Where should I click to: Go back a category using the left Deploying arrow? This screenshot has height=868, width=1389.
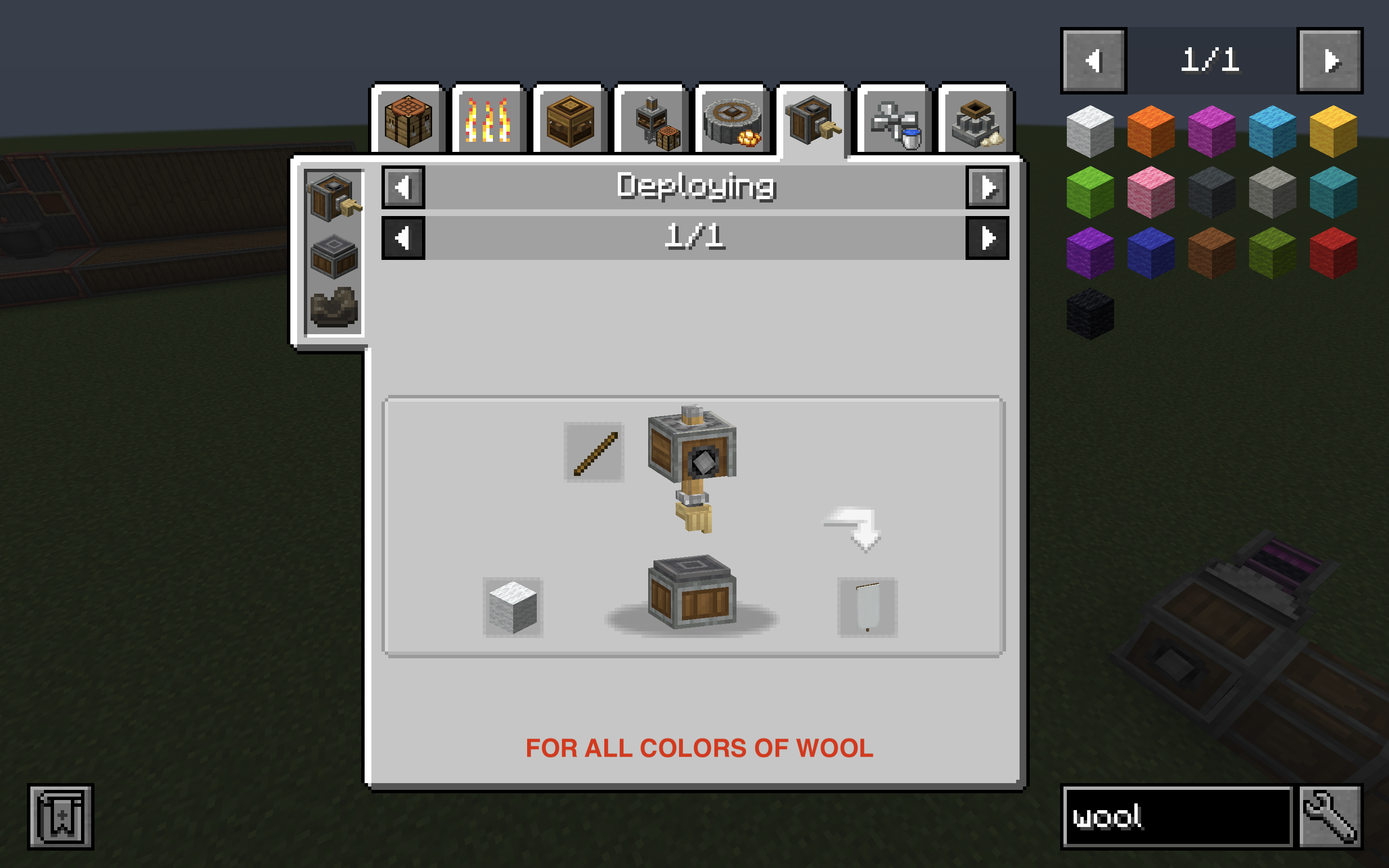[404, 186]
